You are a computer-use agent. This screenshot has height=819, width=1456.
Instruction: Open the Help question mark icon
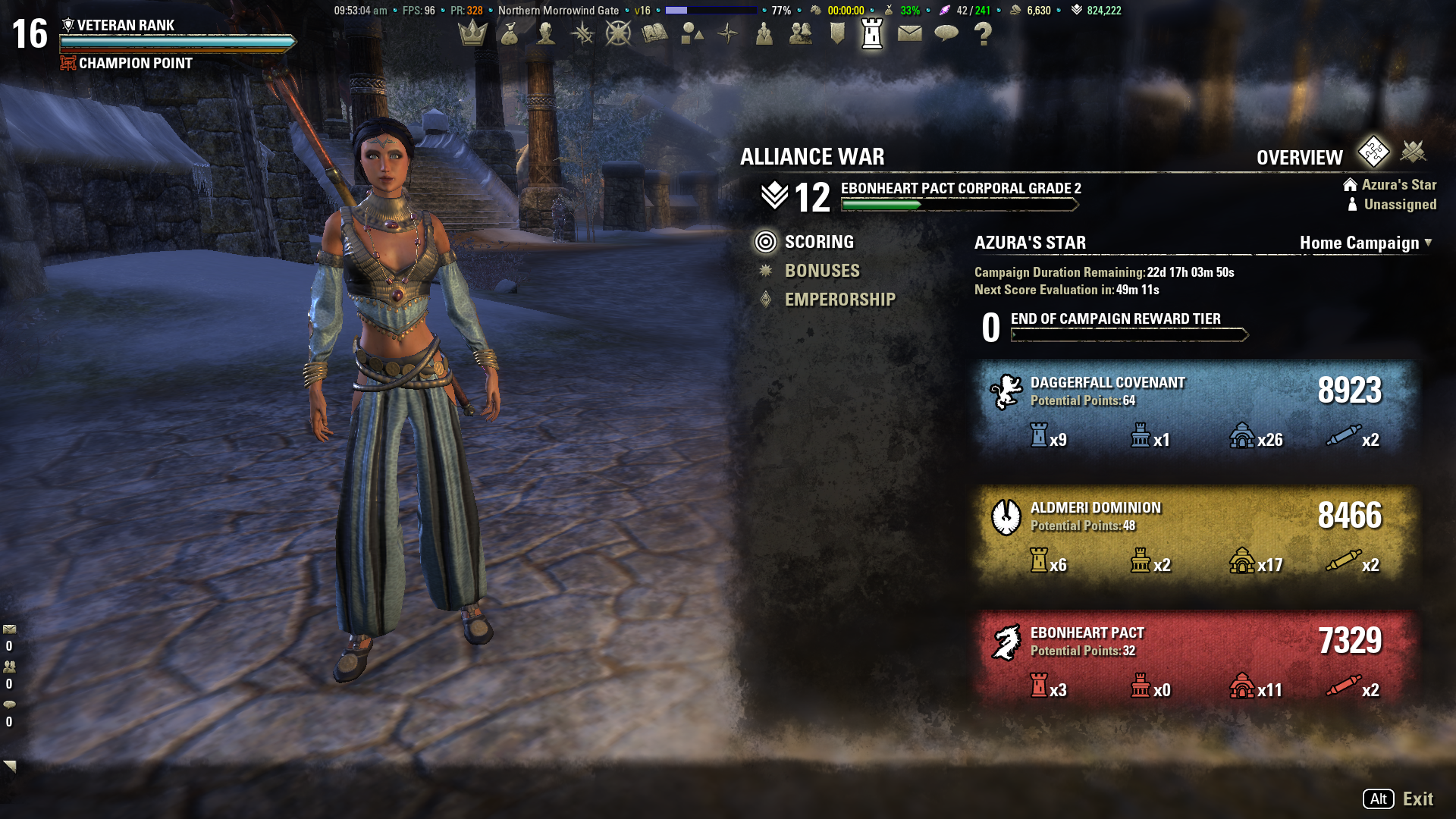(x=983, y=33)
